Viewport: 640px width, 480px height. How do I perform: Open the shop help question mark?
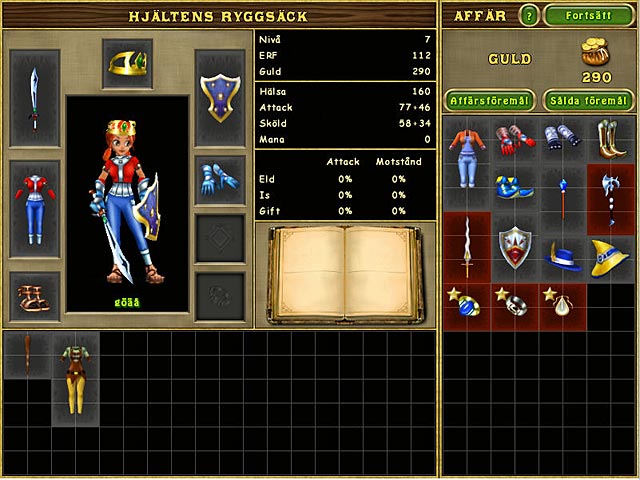(529, 16)
